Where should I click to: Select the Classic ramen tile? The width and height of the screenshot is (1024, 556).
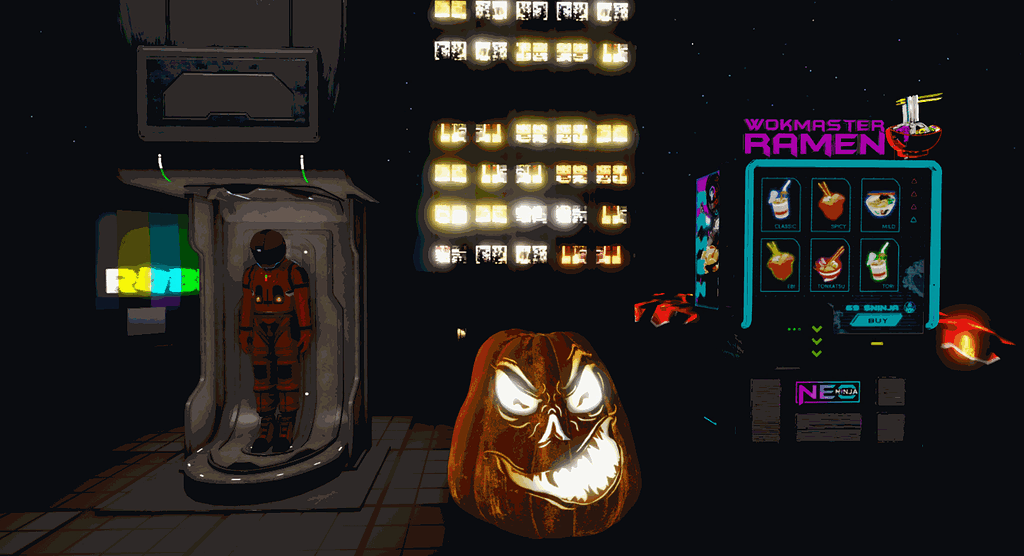(x=780, y=205)
